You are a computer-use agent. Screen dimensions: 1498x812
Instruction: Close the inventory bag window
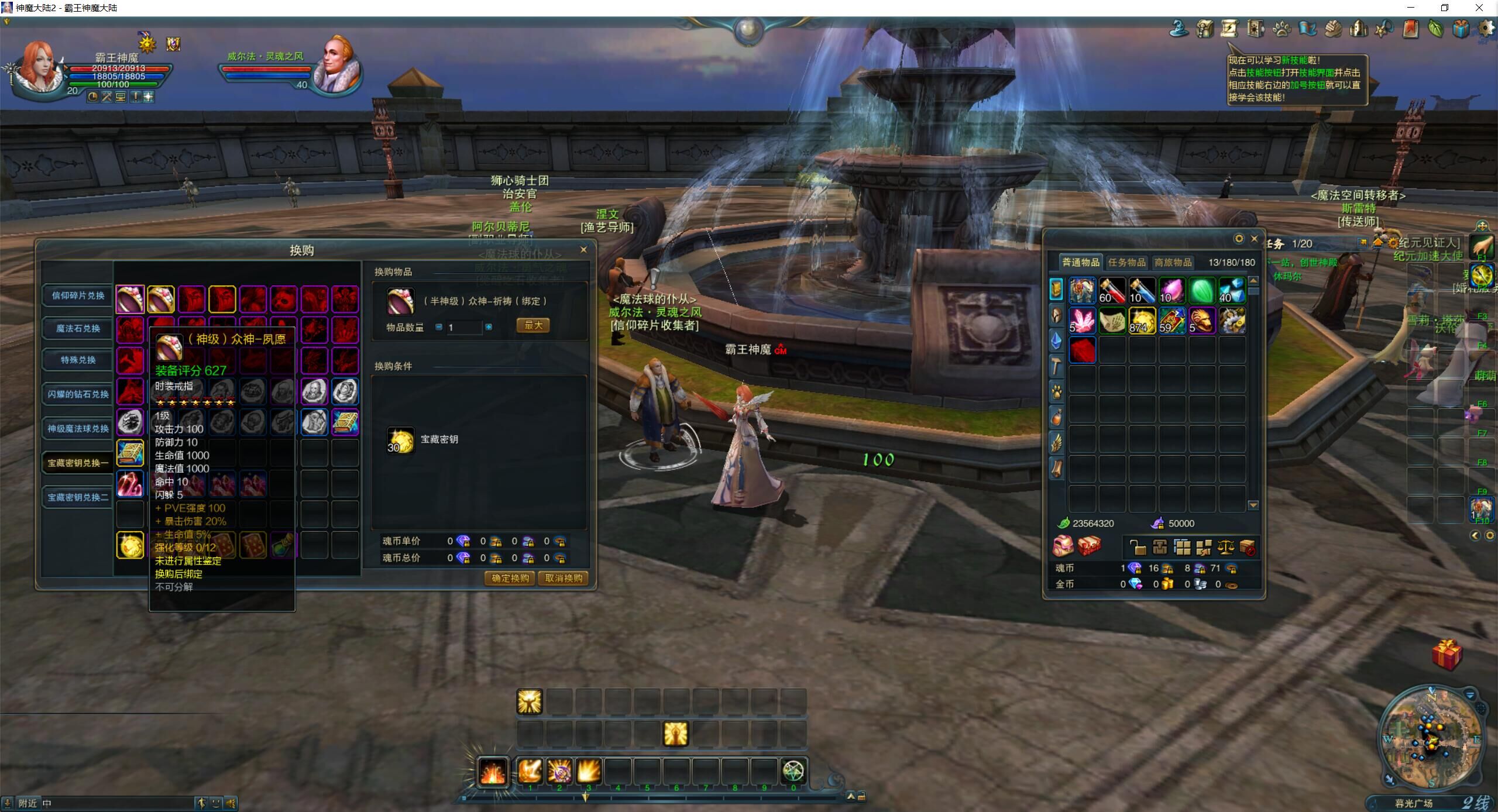(1254, 239)
